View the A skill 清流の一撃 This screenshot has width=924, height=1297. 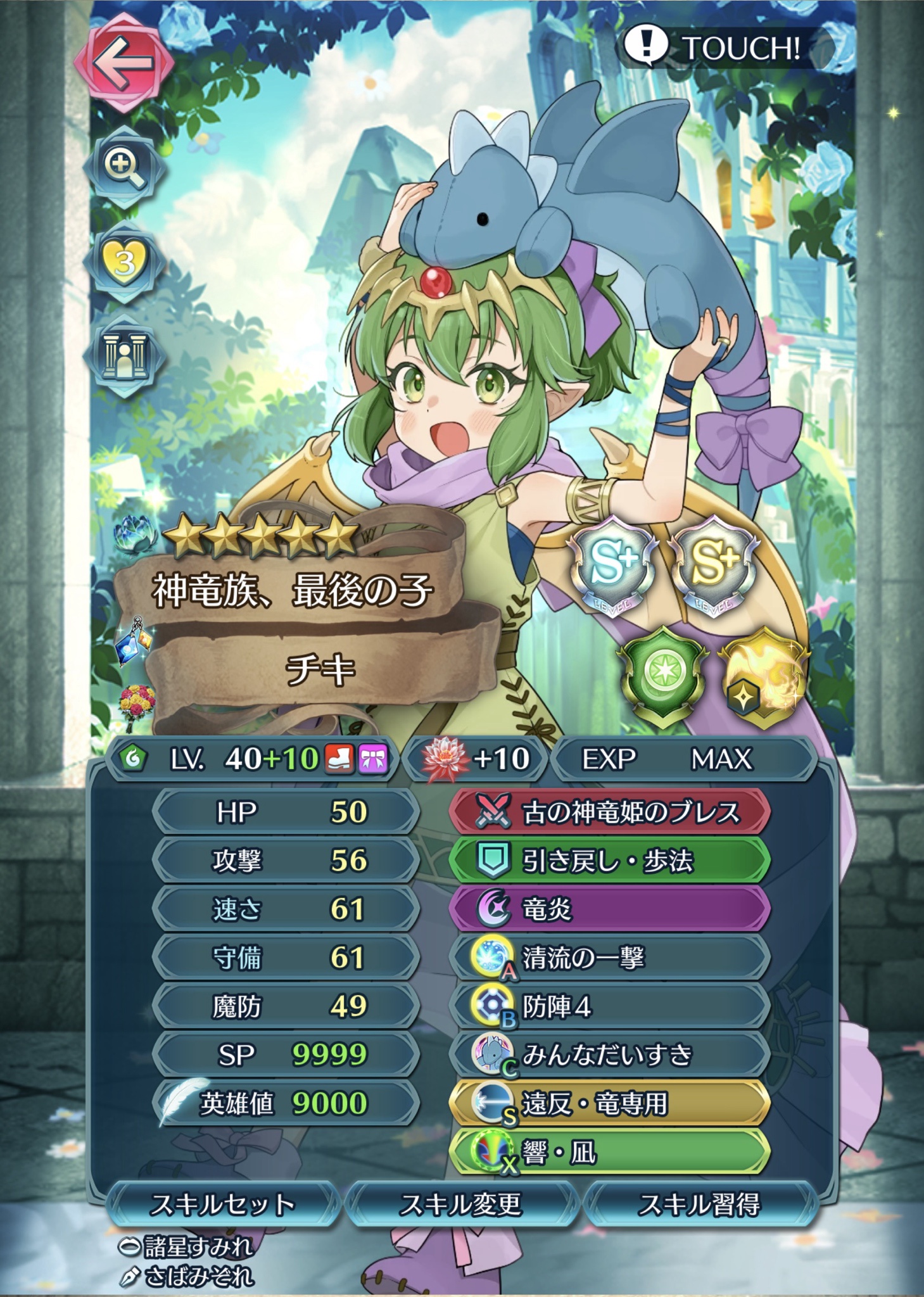pyautogui.click(x=609, y=958)
